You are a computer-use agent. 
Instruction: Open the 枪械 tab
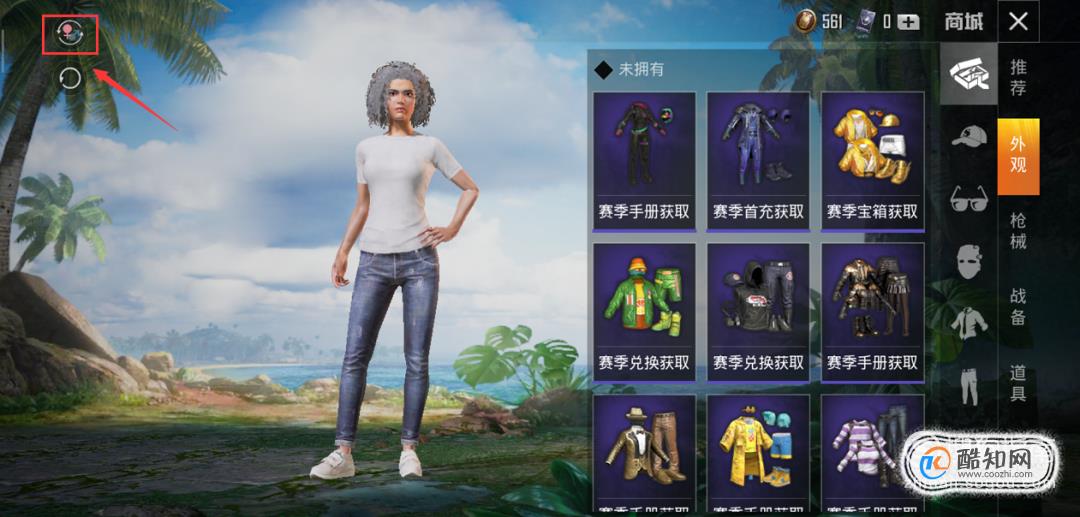click(x=1018, y=233)
